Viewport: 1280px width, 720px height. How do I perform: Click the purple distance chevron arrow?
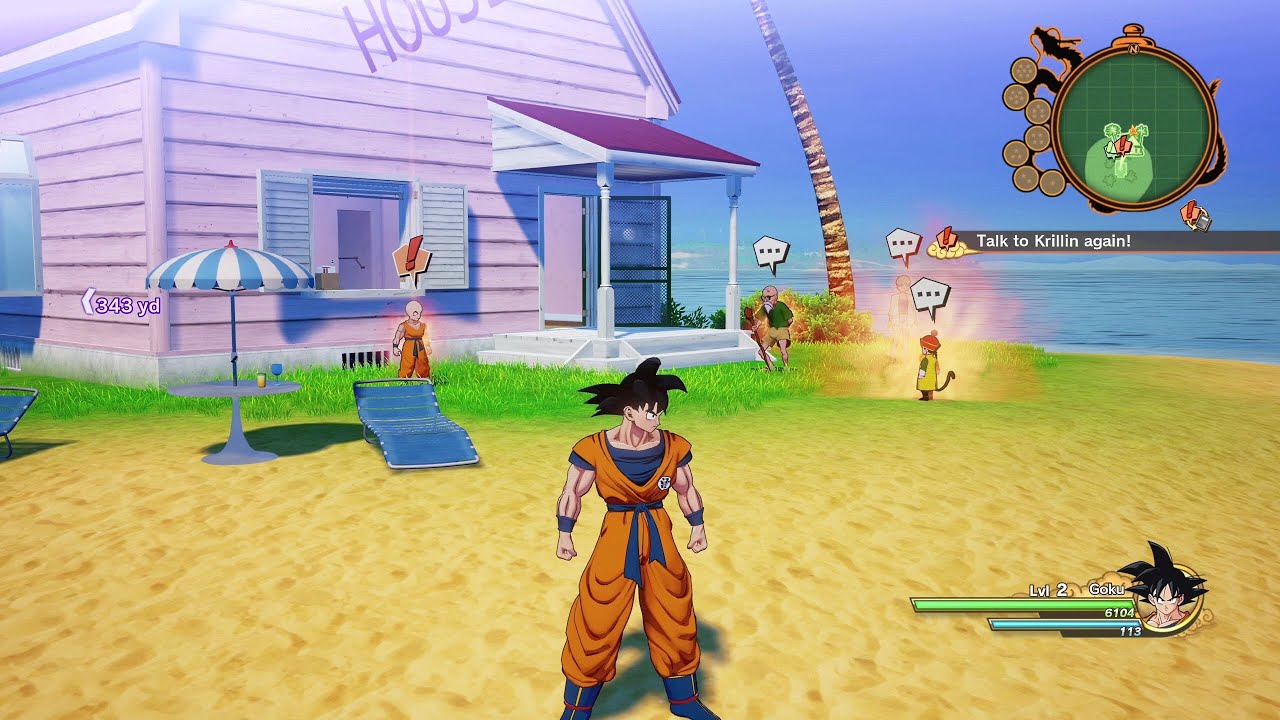pyautogui.click(x=88, y=301)
